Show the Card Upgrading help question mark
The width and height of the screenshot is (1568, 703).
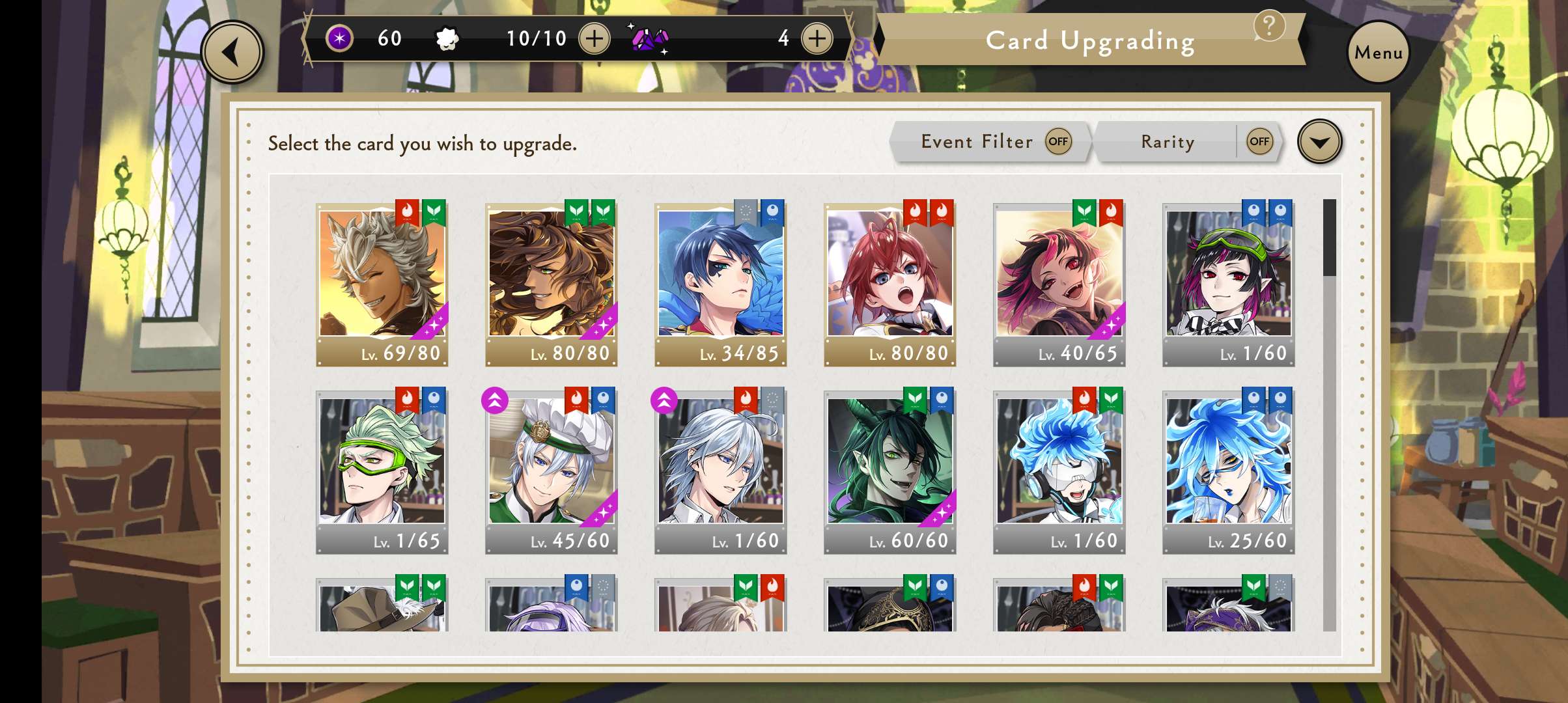point(1268,26)
